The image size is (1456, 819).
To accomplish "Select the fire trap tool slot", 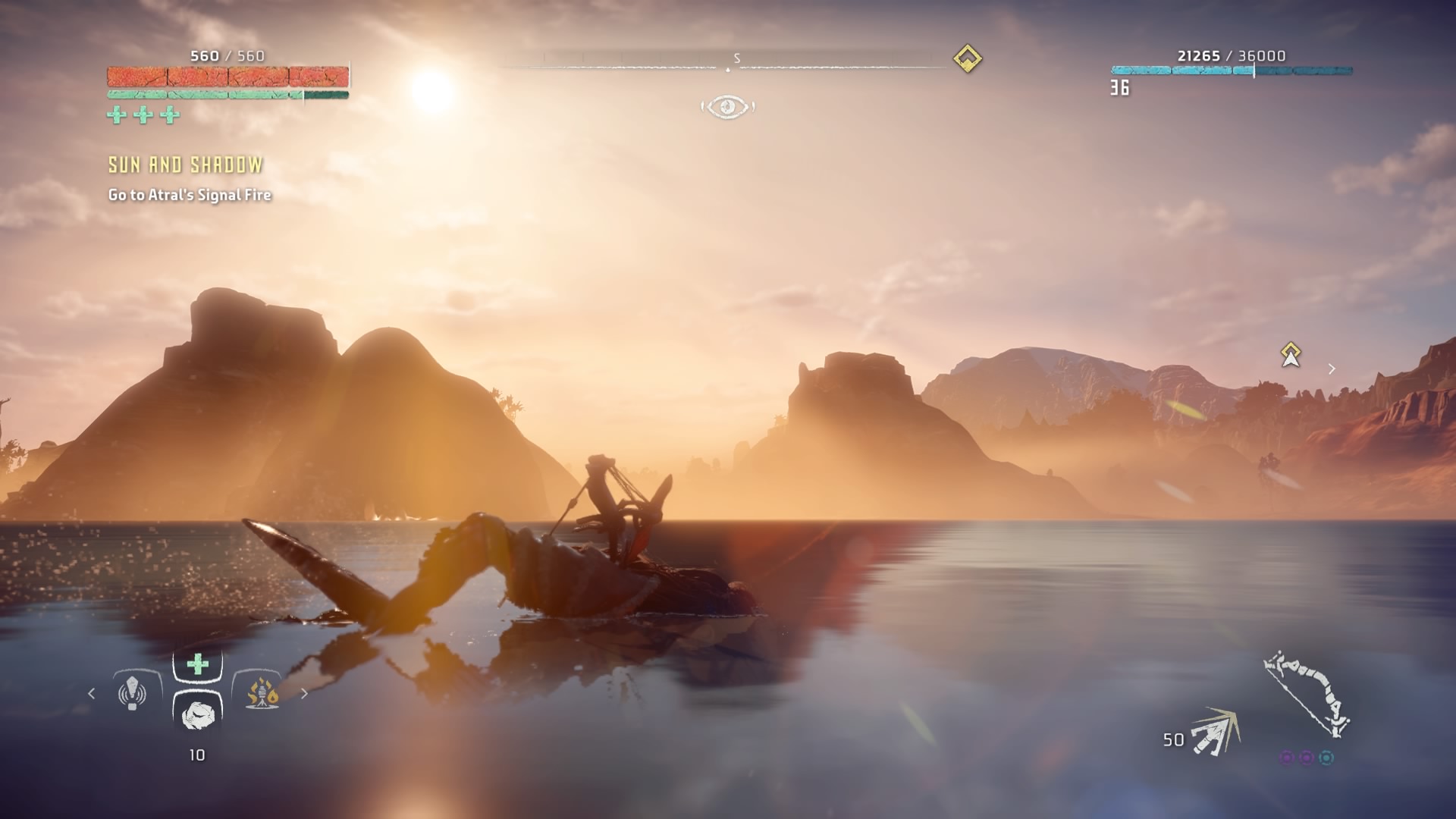I will click(262, 692).
